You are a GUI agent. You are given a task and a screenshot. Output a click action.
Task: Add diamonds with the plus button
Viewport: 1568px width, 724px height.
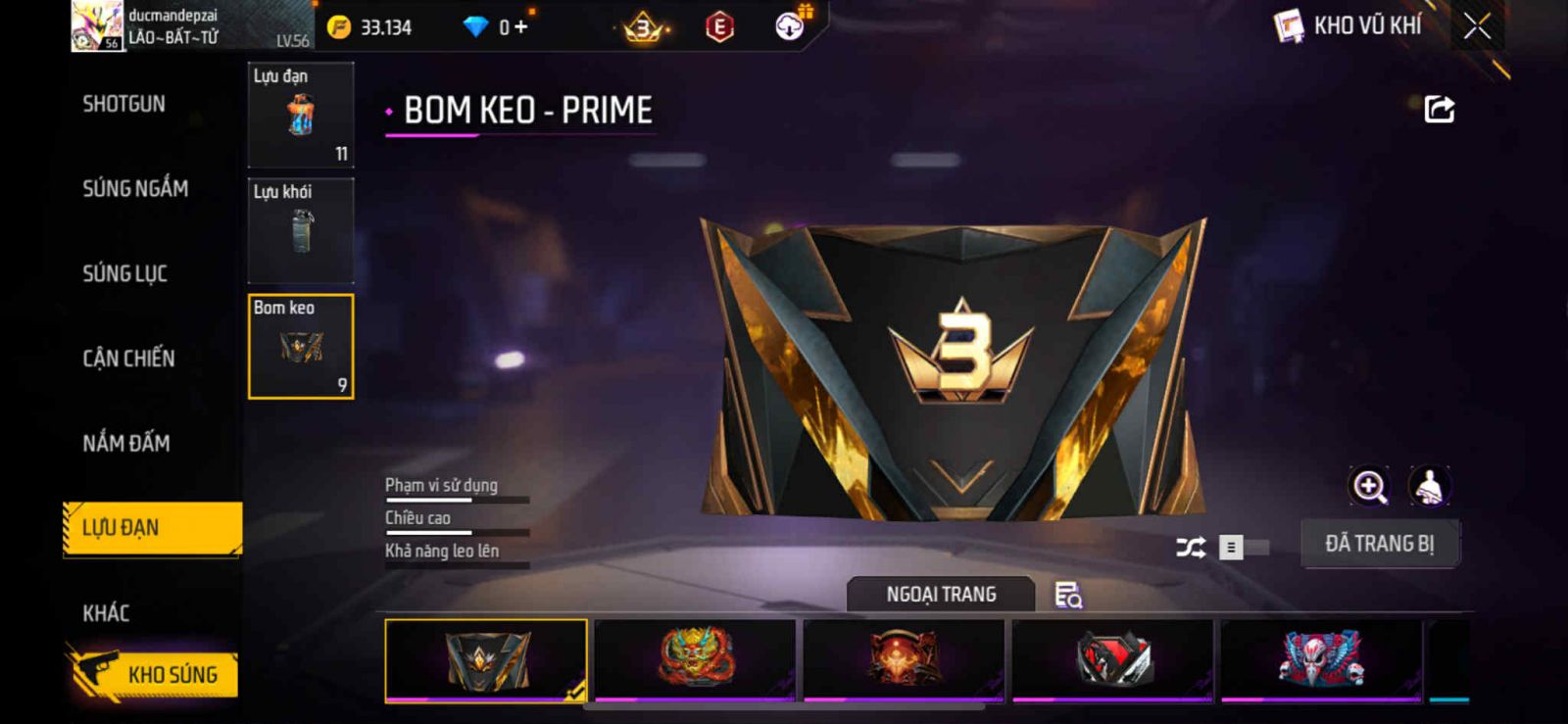click(x=520, y=27)
